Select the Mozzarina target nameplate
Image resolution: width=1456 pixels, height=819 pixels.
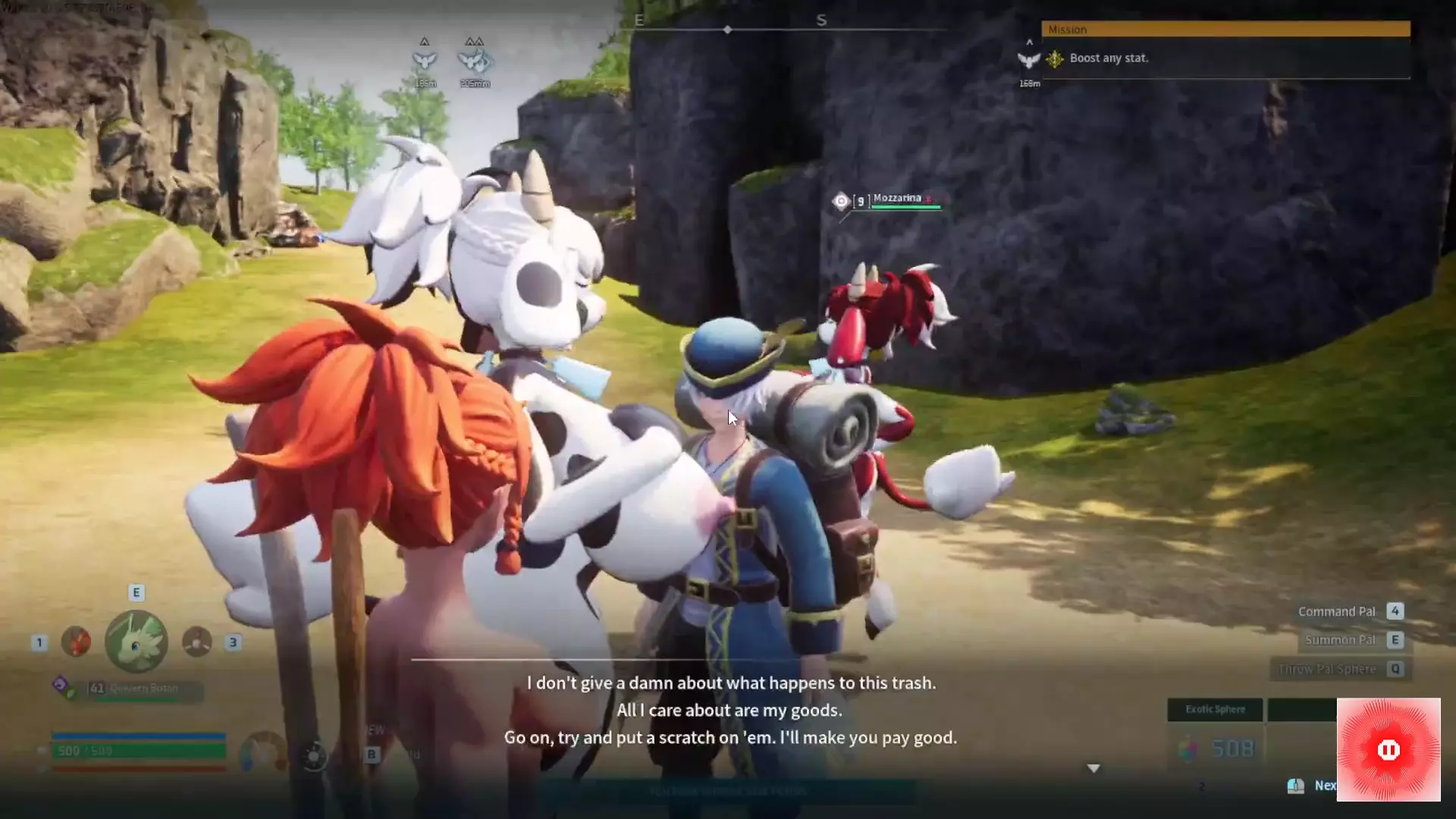click(x=896, y=199)
